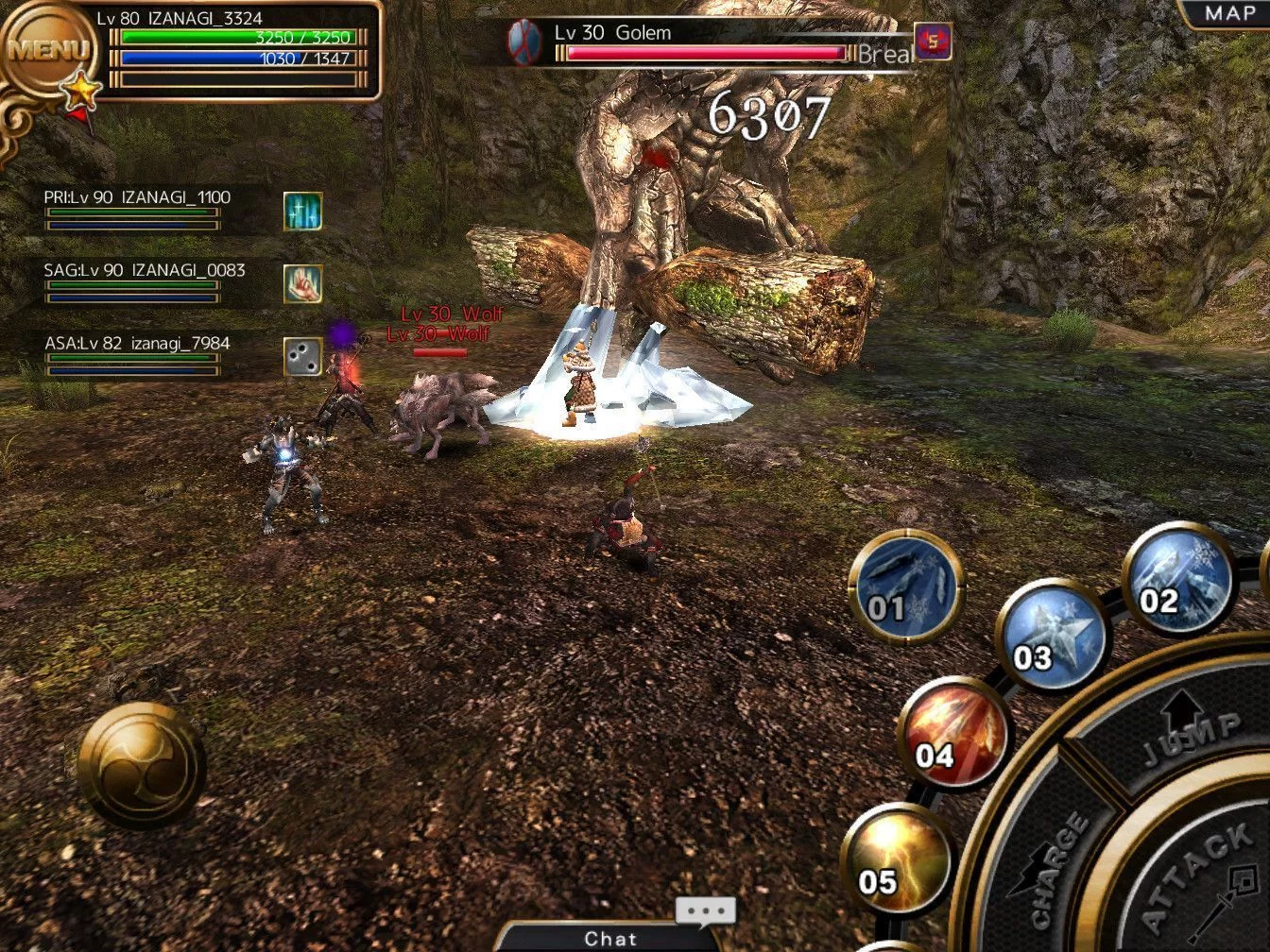
Task: Trigger skill slot 05 golden lightning
Action: [x=895, y=859]
